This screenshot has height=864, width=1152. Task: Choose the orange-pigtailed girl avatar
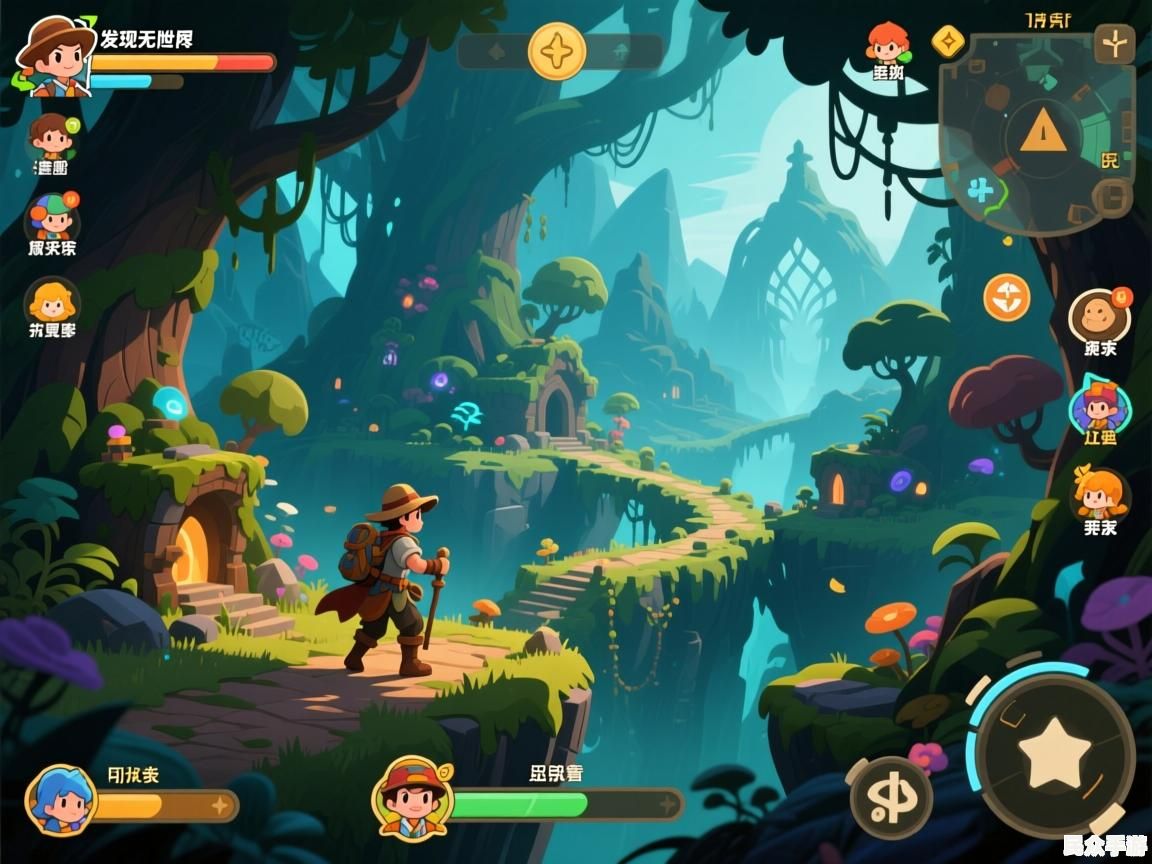[x=1099, y=493]
